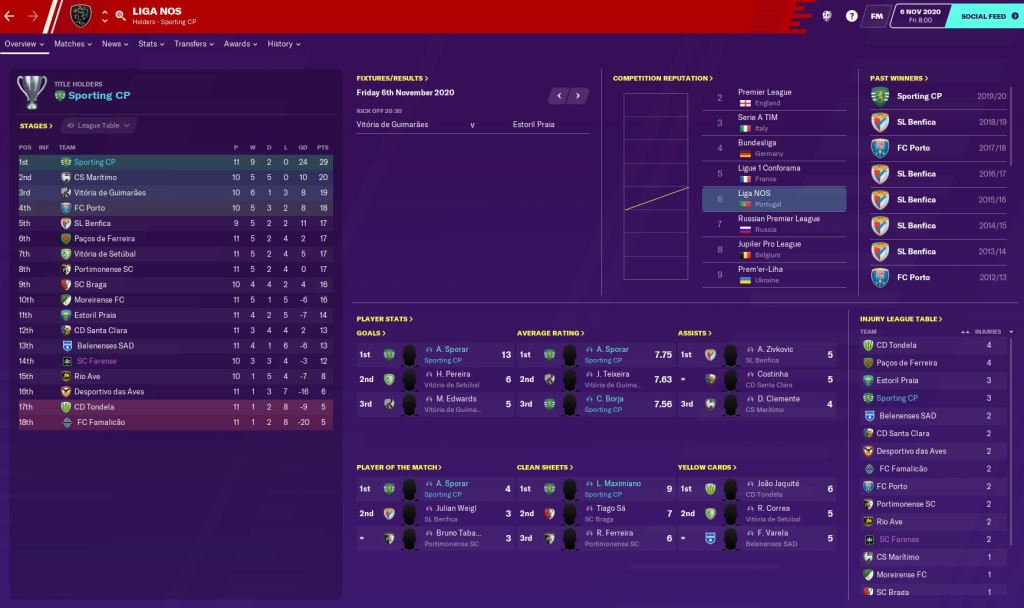The width and height of the screenshot is (1024, 608).
Task: Open the League Table stage dropdown
Action: pos(99,126)
